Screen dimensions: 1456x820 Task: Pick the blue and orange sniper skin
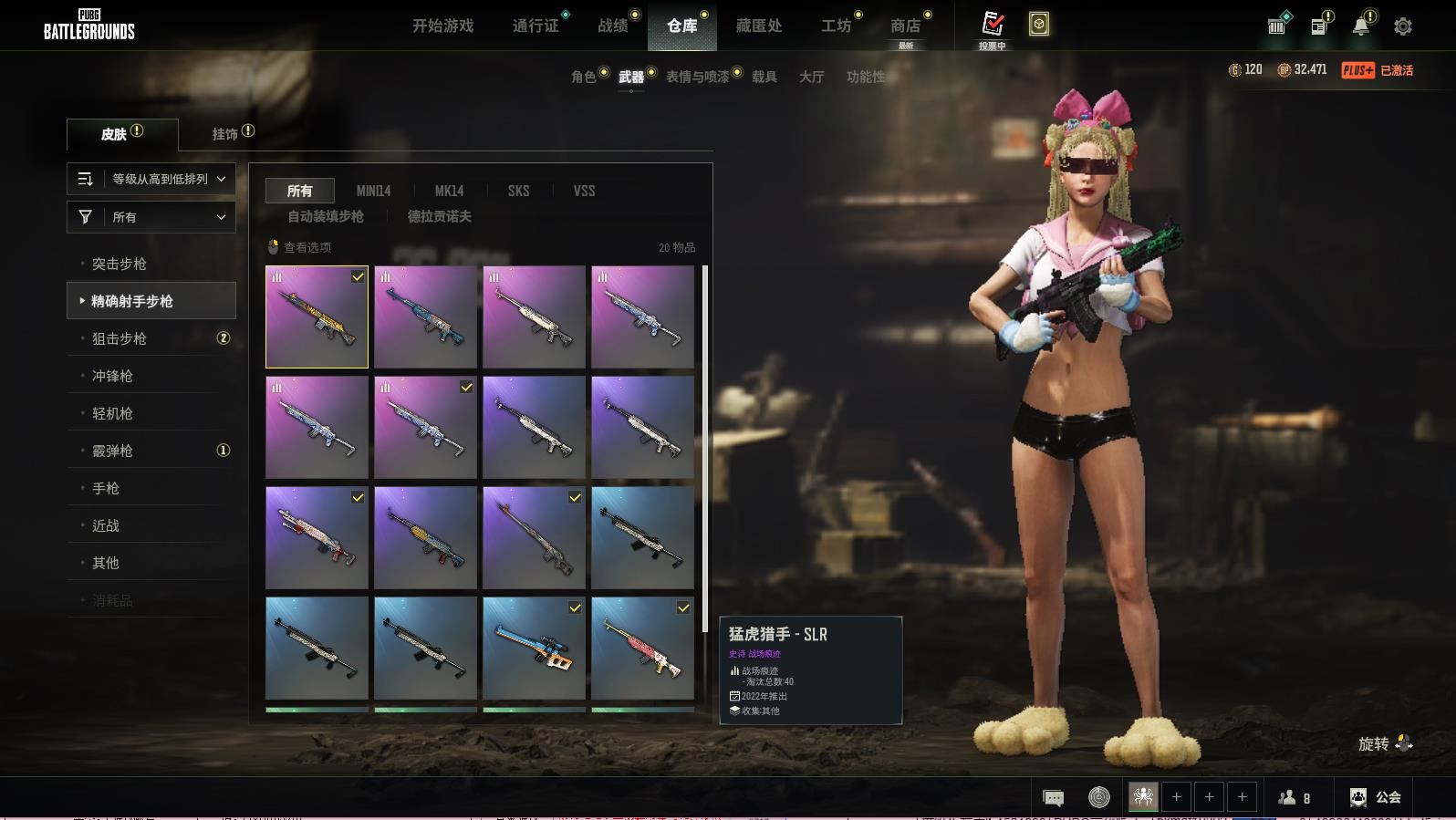(534, 648)
